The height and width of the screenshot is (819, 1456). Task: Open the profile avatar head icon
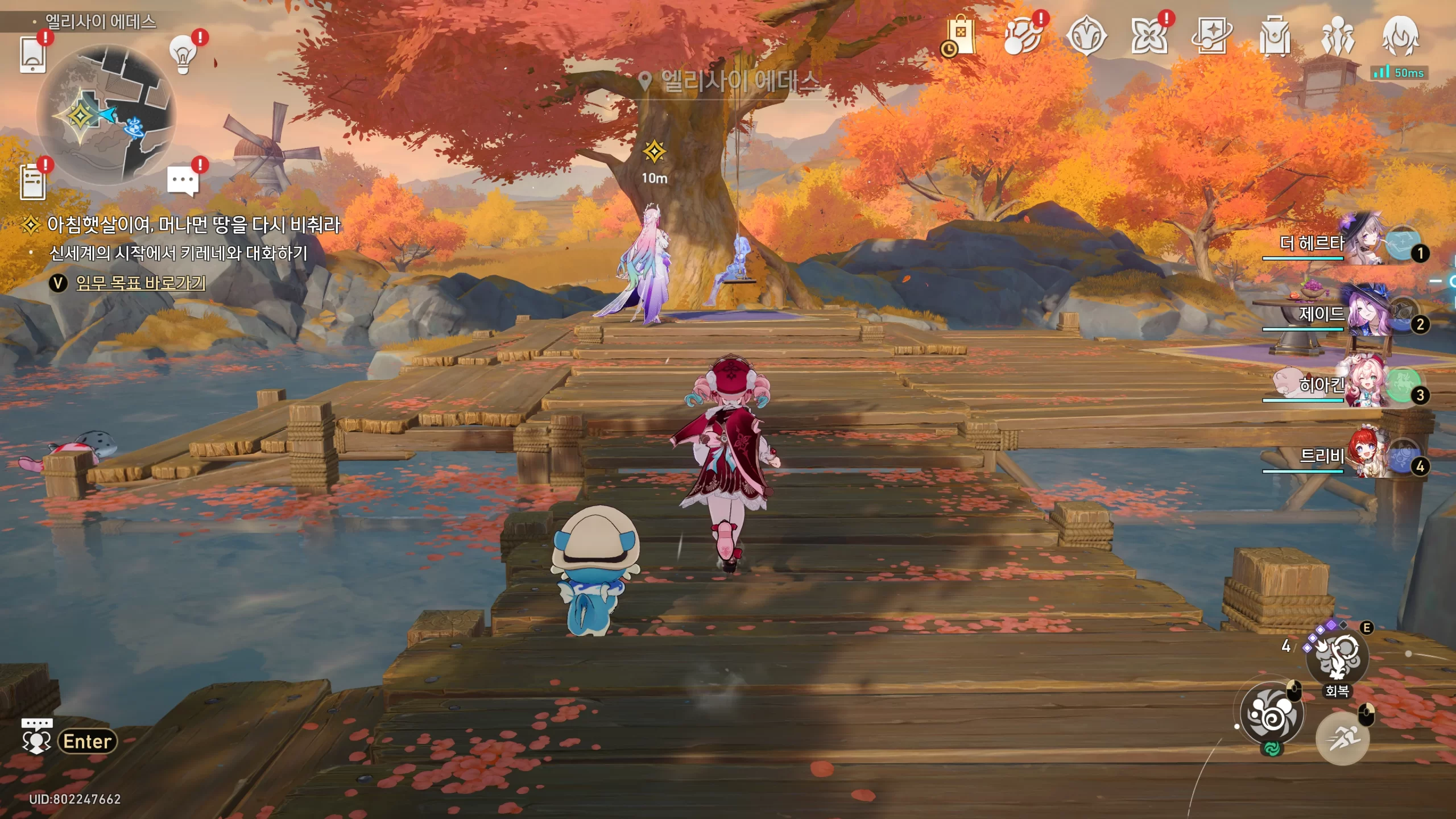pos(1400,36)
